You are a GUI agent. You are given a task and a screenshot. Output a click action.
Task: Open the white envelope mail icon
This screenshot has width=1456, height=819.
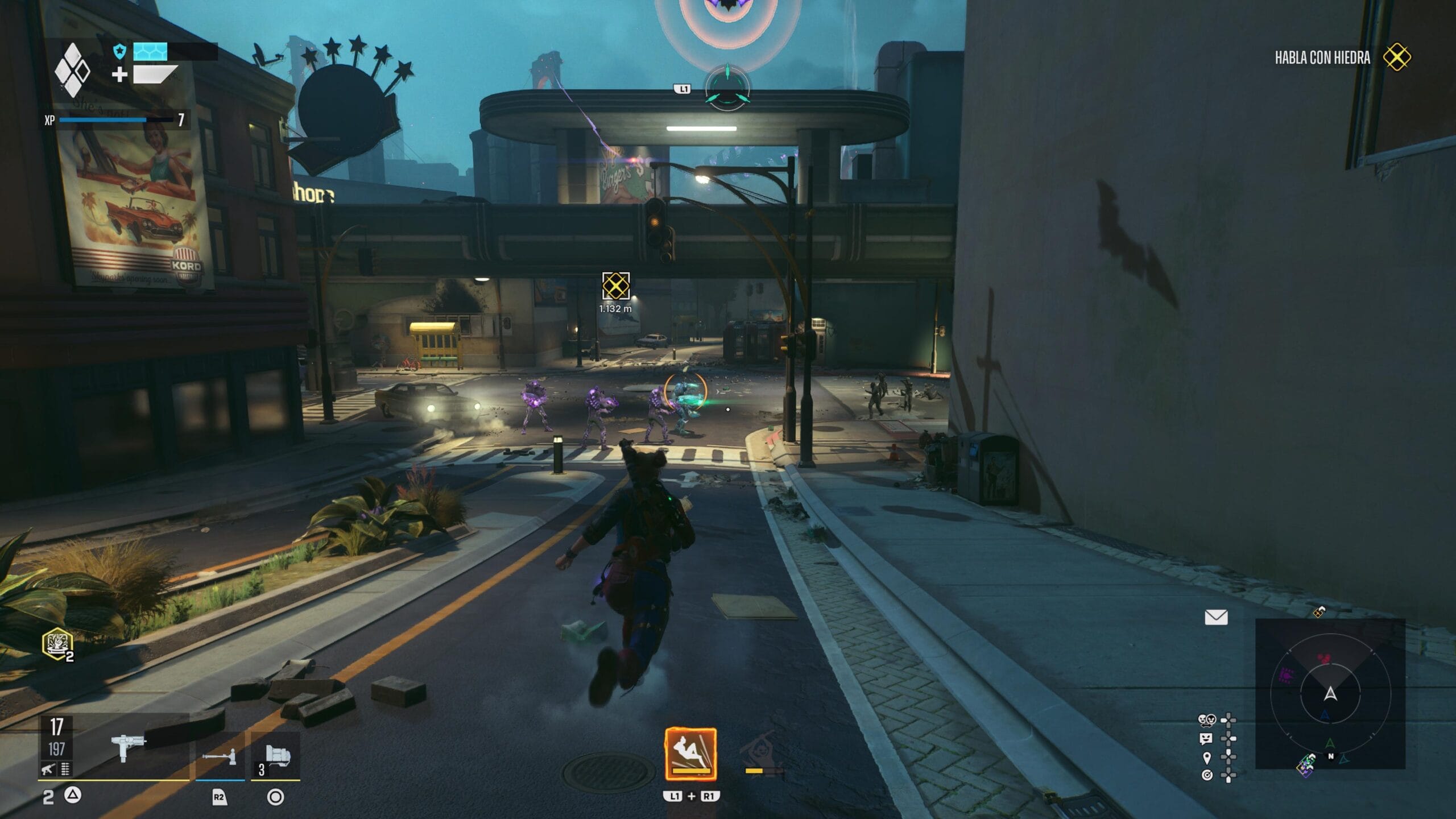pyautogui.click(x=1216, y=617)
